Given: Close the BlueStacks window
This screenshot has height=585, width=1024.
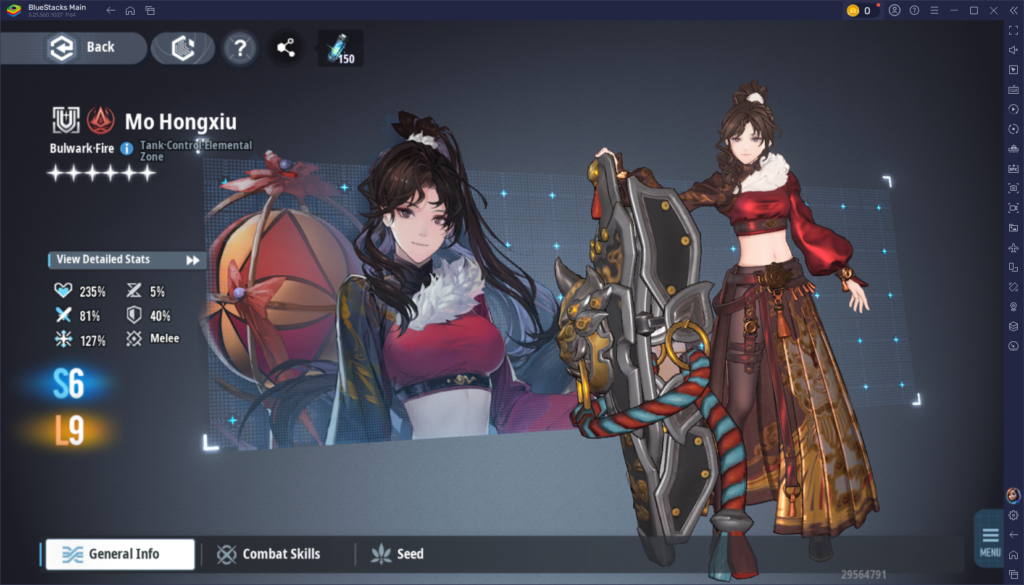Looking at the screenshot, I should pyautogui.click(x=993, y=10).
